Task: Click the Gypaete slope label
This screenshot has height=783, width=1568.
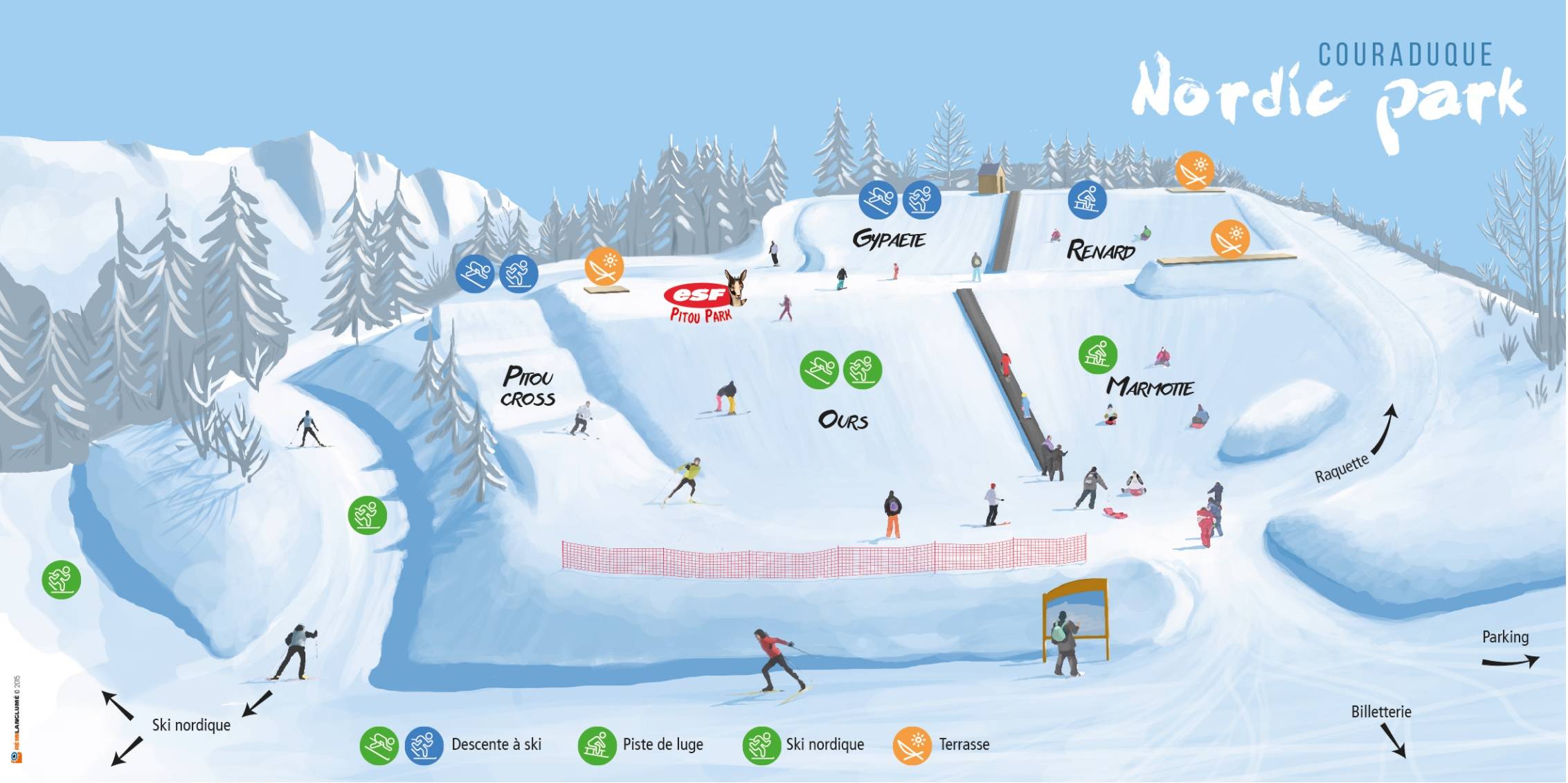Action: 889,240
